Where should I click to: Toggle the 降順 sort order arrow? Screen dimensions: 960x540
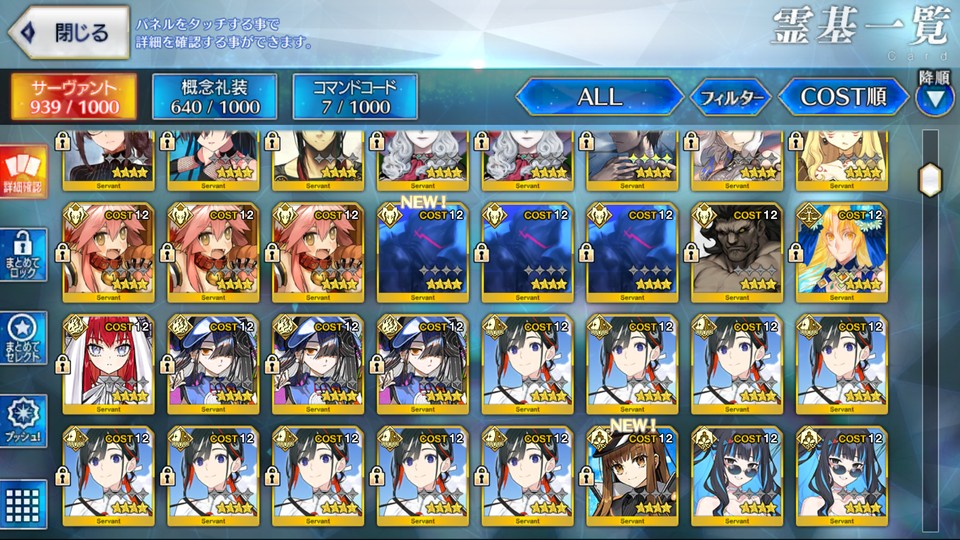934,97
